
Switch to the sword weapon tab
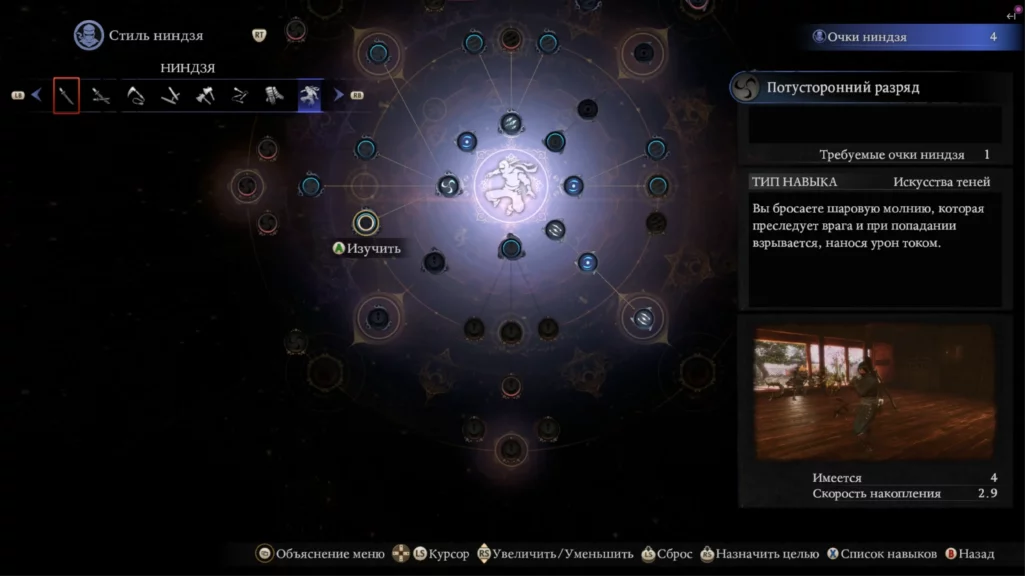66,96
